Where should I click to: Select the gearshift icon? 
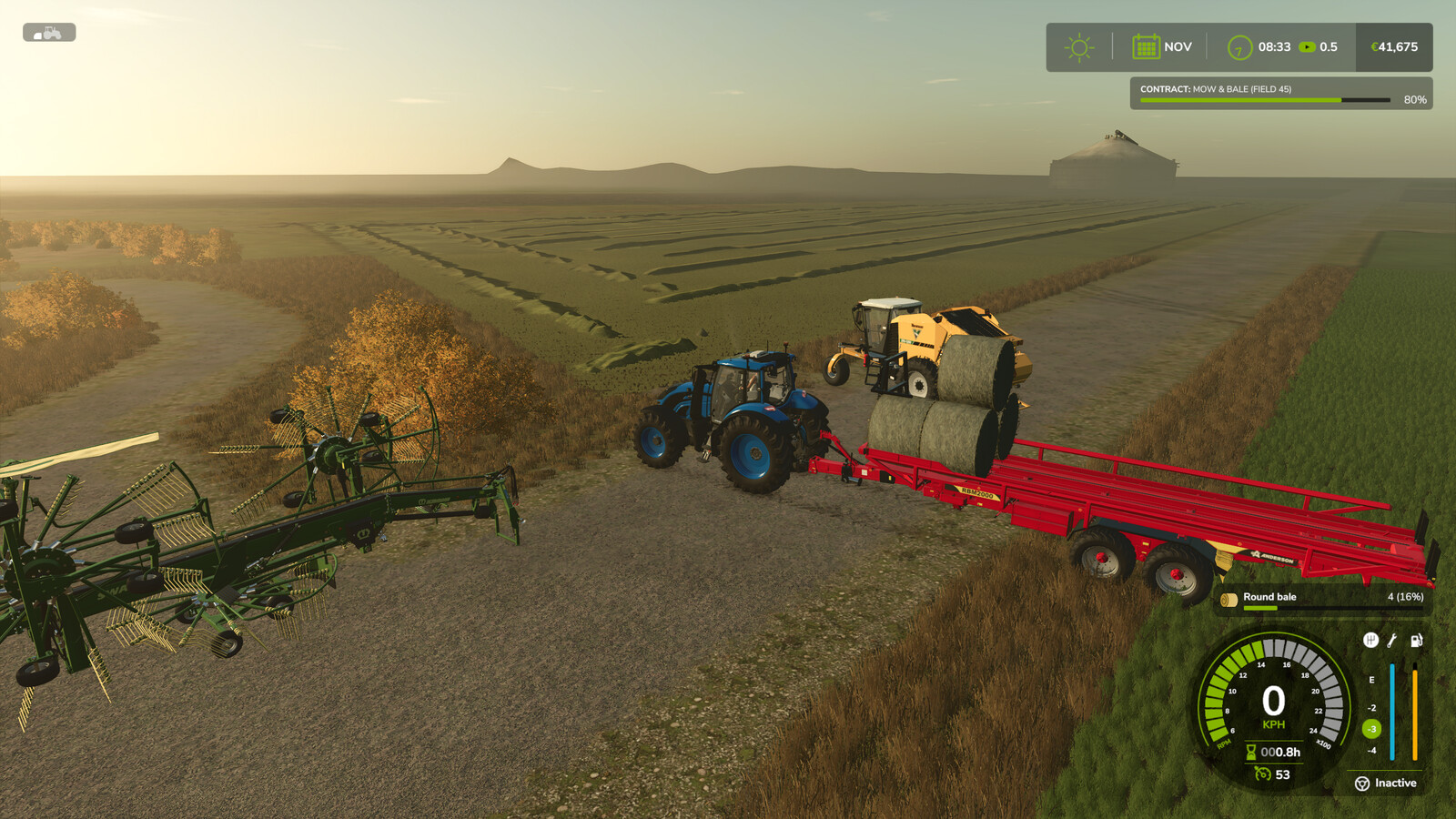(x=1370, y=641)
